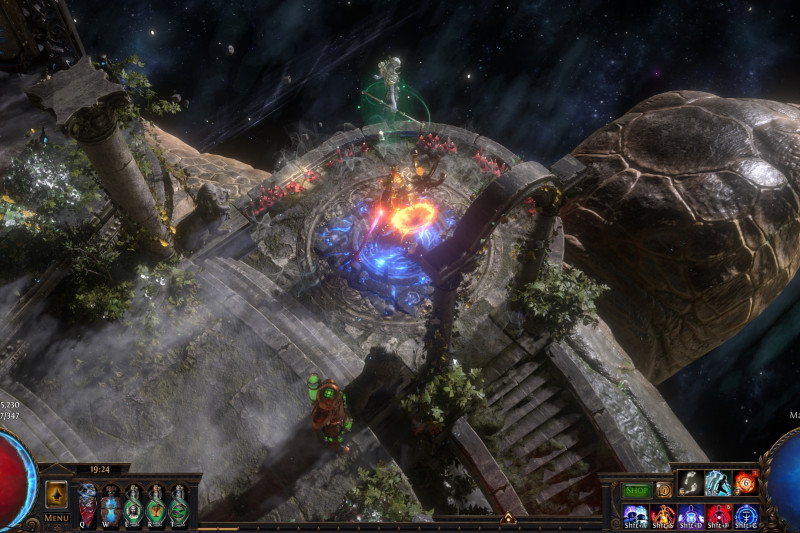The image size is (800, 533).
Task: Click the gold coin icon beside Shop
Action: [664, 490]
